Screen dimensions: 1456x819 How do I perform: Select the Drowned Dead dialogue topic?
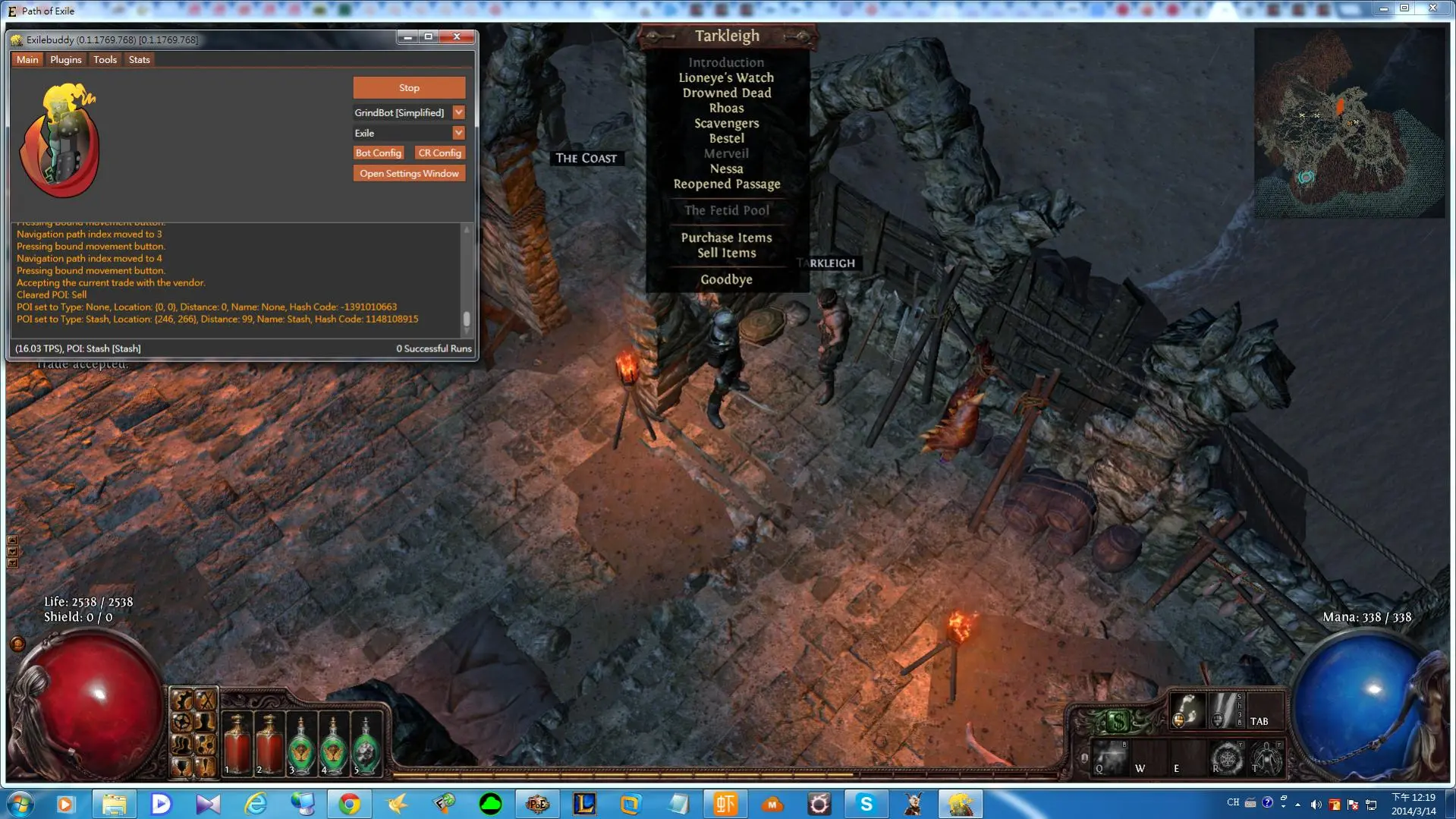[726, 93]
